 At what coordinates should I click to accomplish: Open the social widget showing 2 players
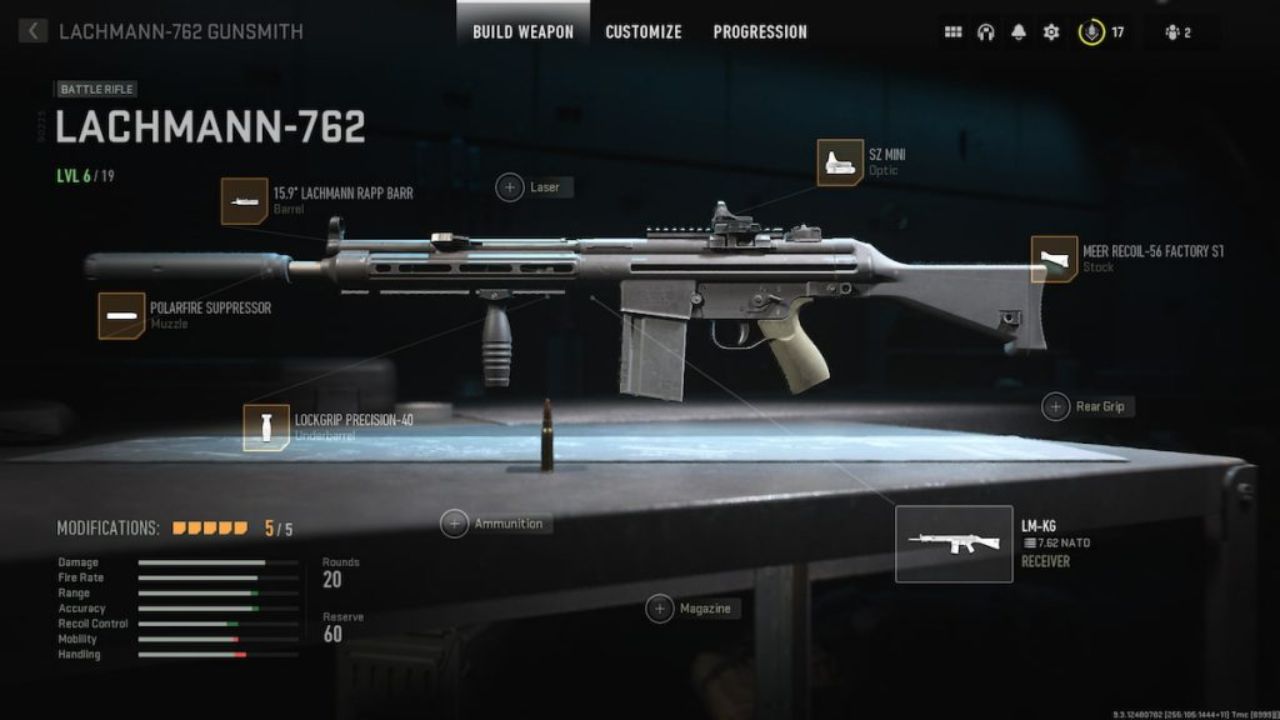[1176, 31]
